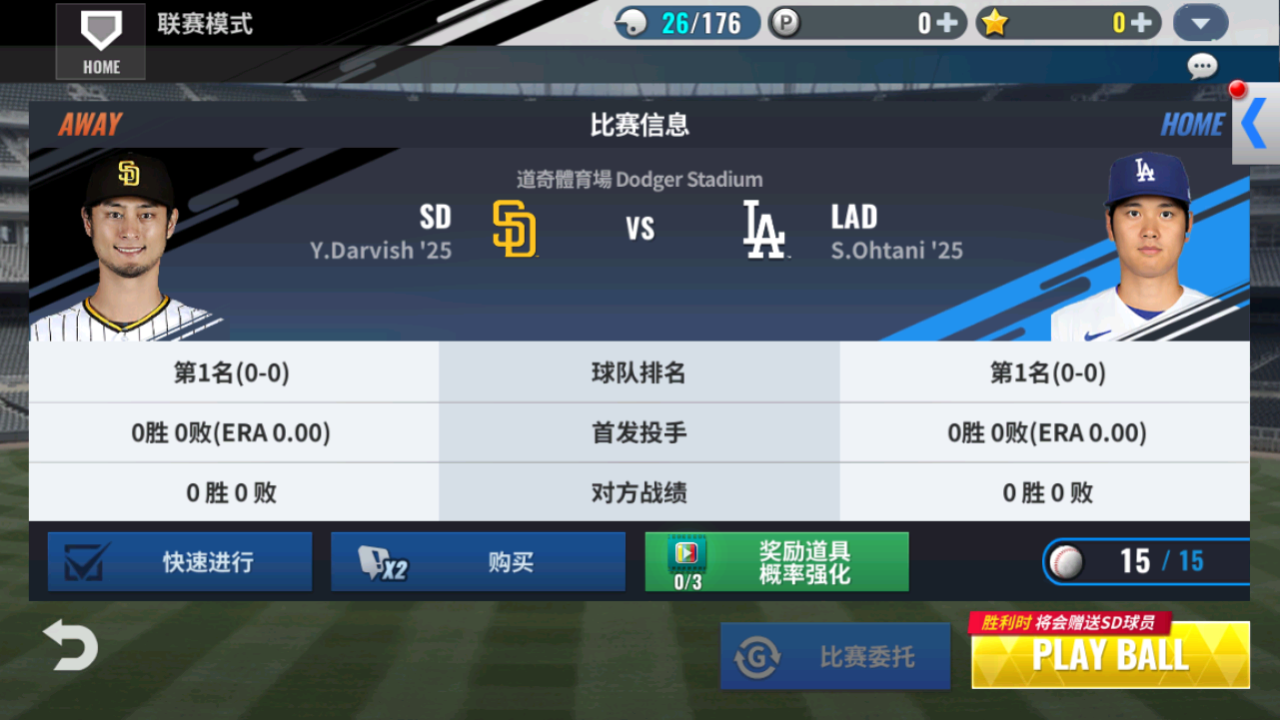Select the HOME tab
The height and width of the screenshot is (720, 1280).
pos(1192,124)
